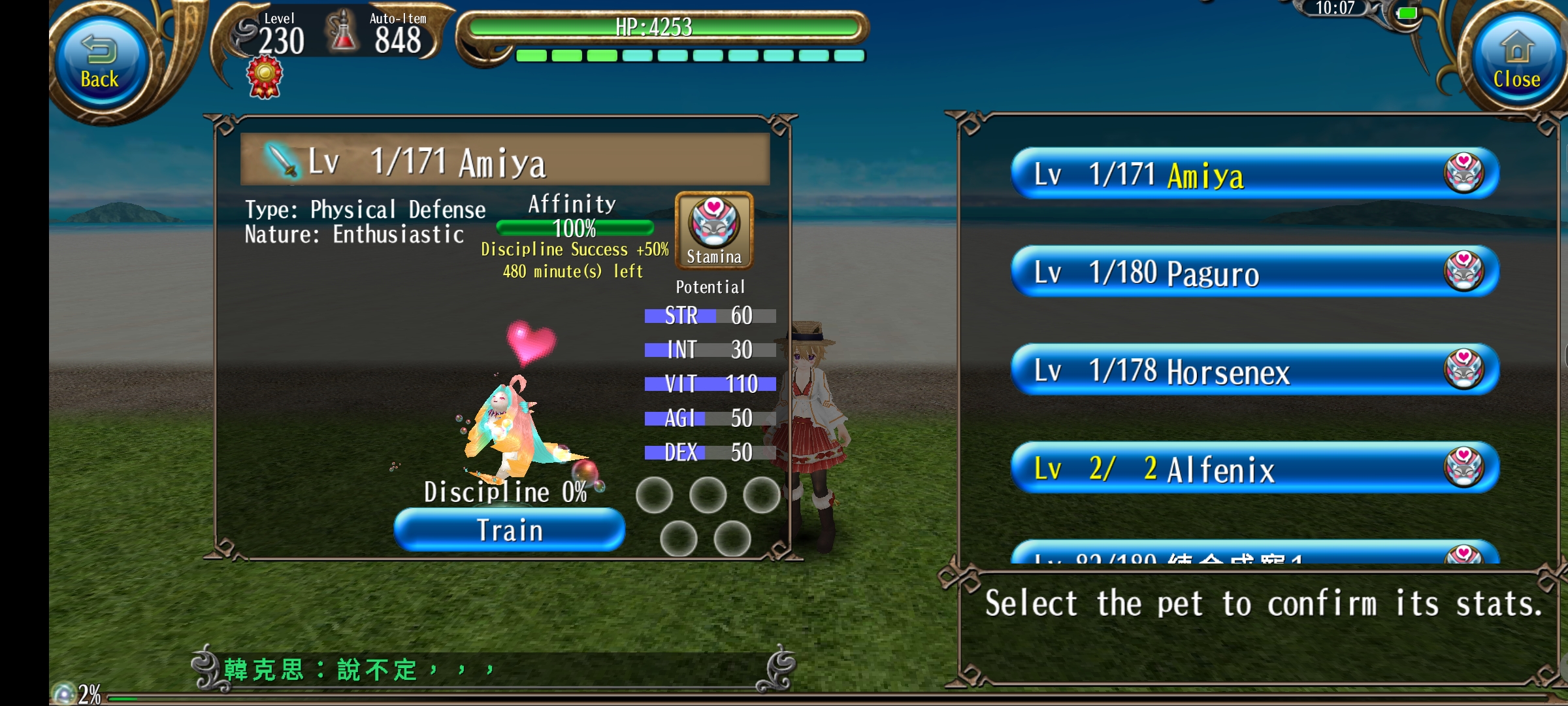
Task: Start training with the Train button
Action: pyautogui.click(x=510, y=530)
